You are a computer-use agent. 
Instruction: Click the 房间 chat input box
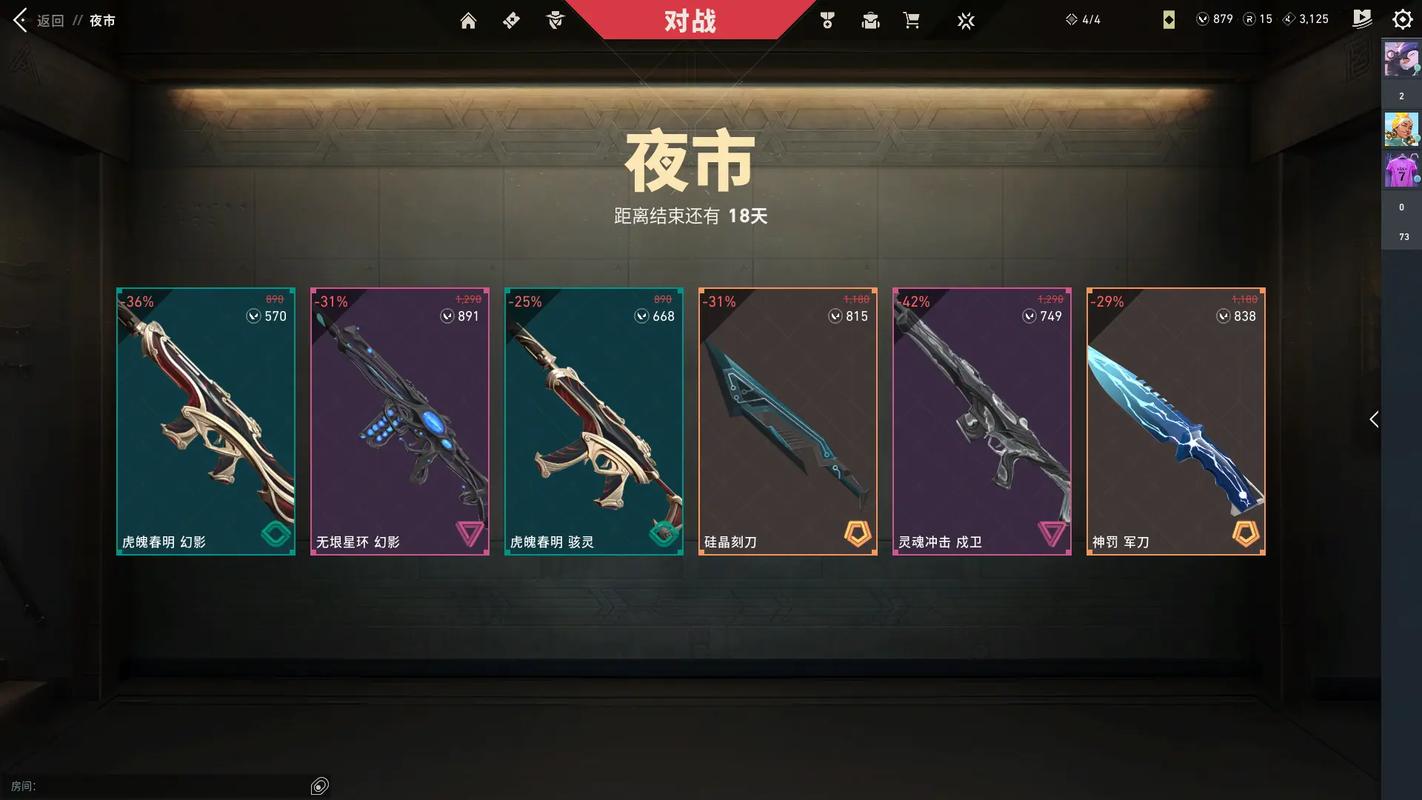tap(170, 786)
